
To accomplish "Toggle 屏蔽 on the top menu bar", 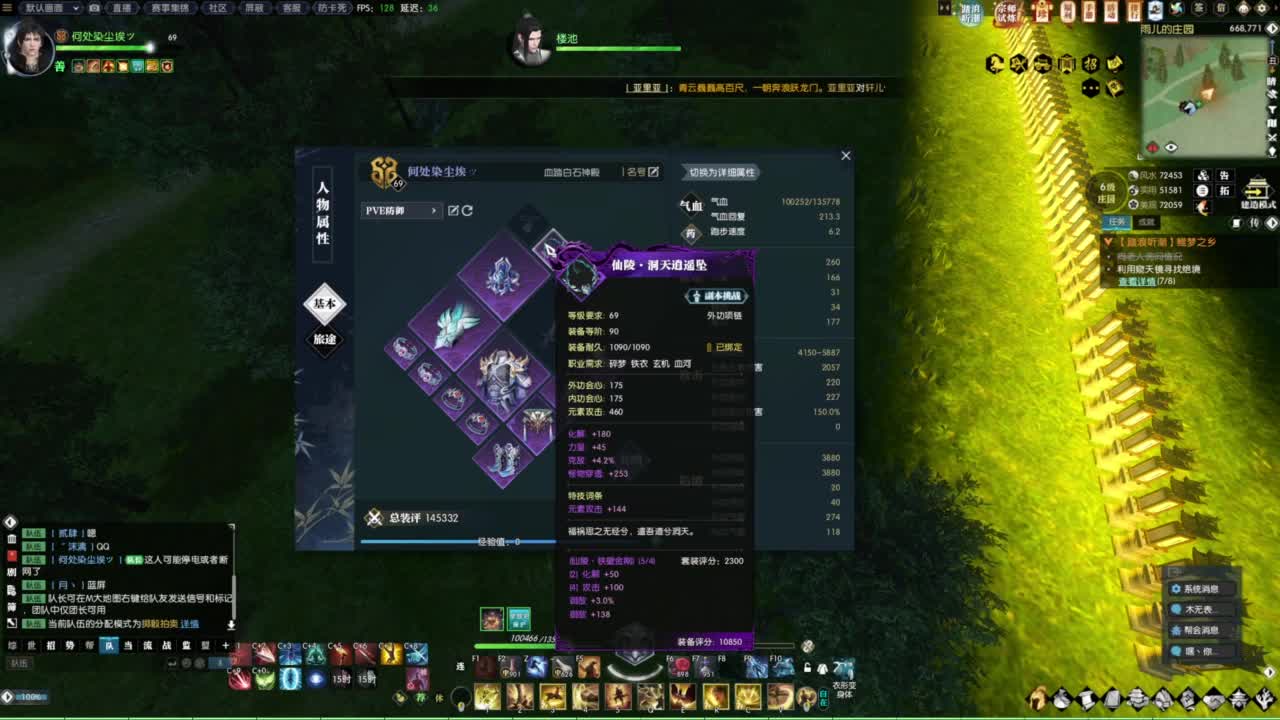I will pos(256,7).
